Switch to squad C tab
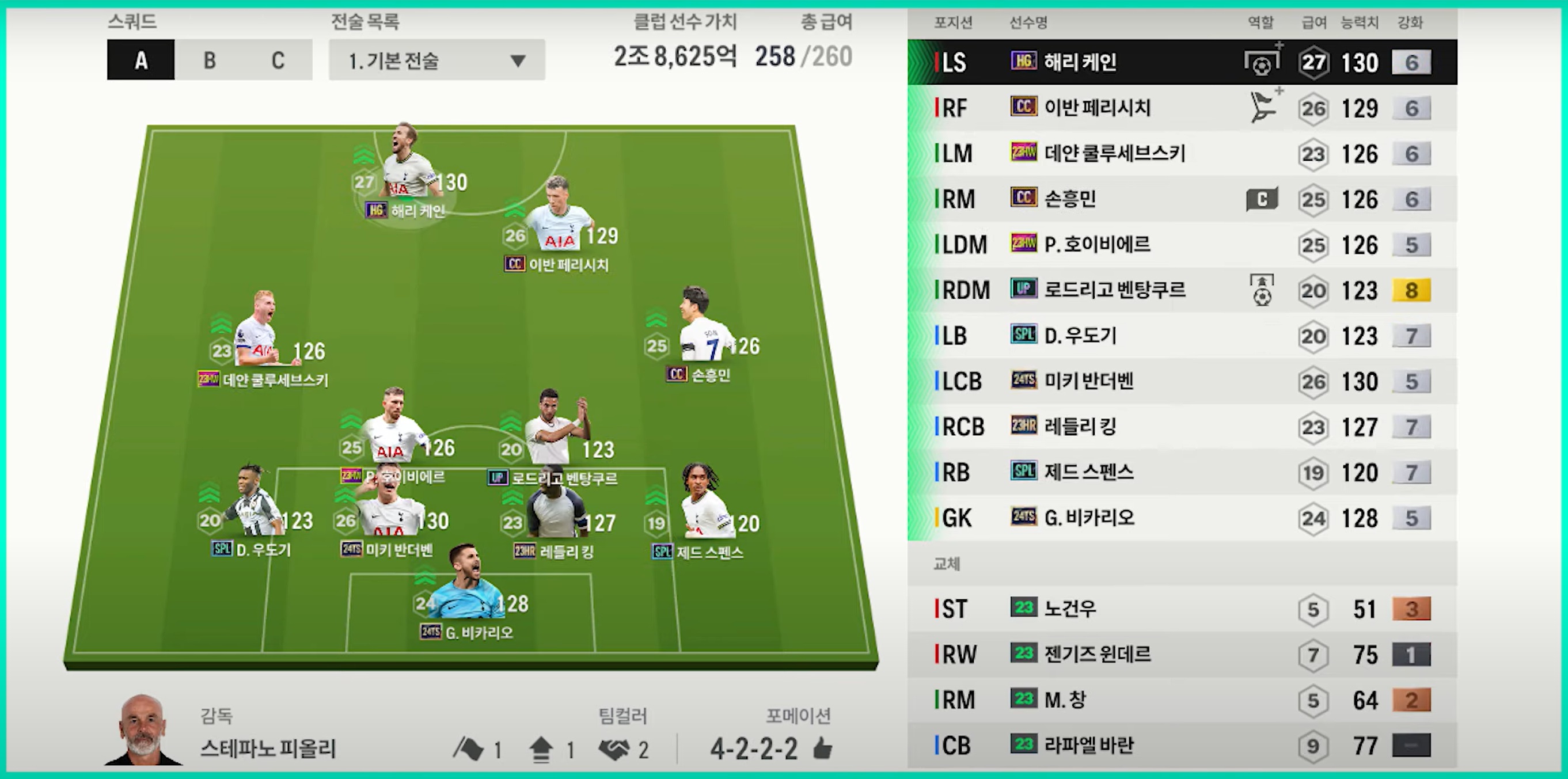 [x=278, y=60]
